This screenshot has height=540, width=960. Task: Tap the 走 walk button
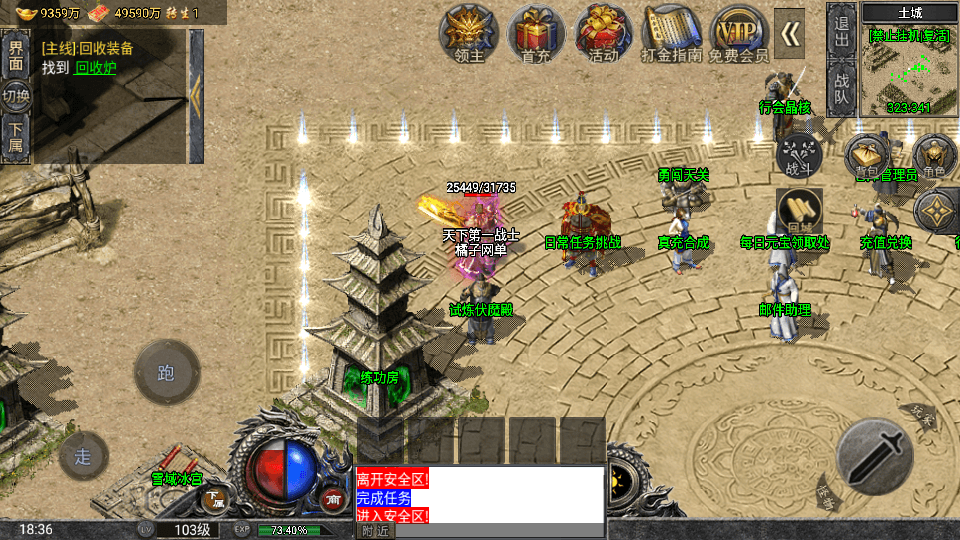point(84,456)
